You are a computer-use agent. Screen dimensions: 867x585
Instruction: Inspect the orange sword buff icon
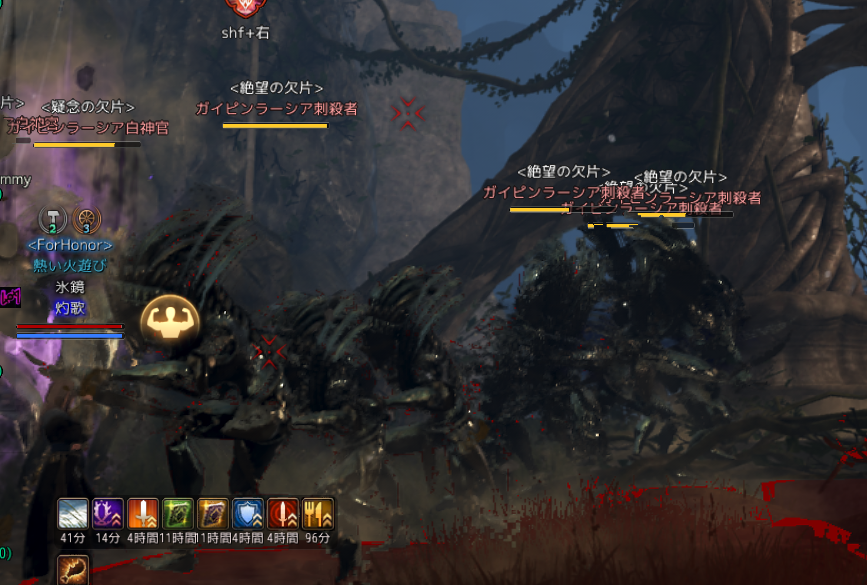(143, 513)
